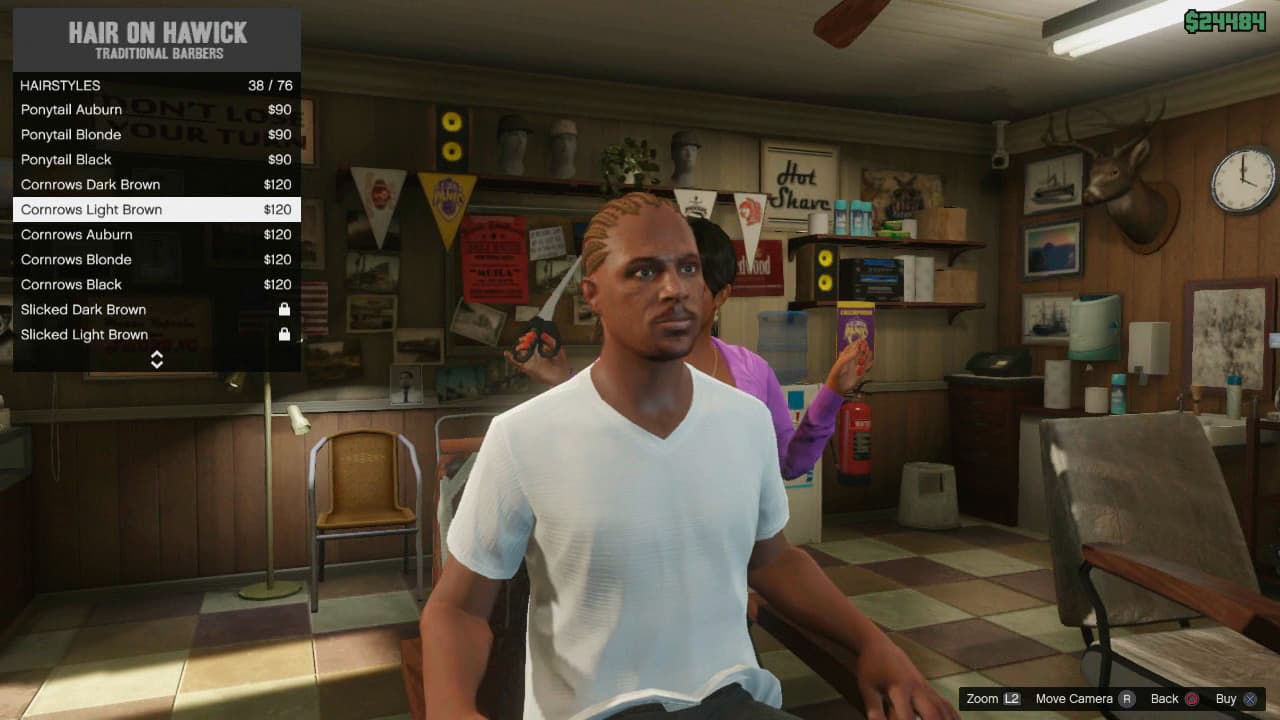The image size is (1280, 720).
Task: Click the Back label in the bottom bar
Action: (x=1165, y=699)
